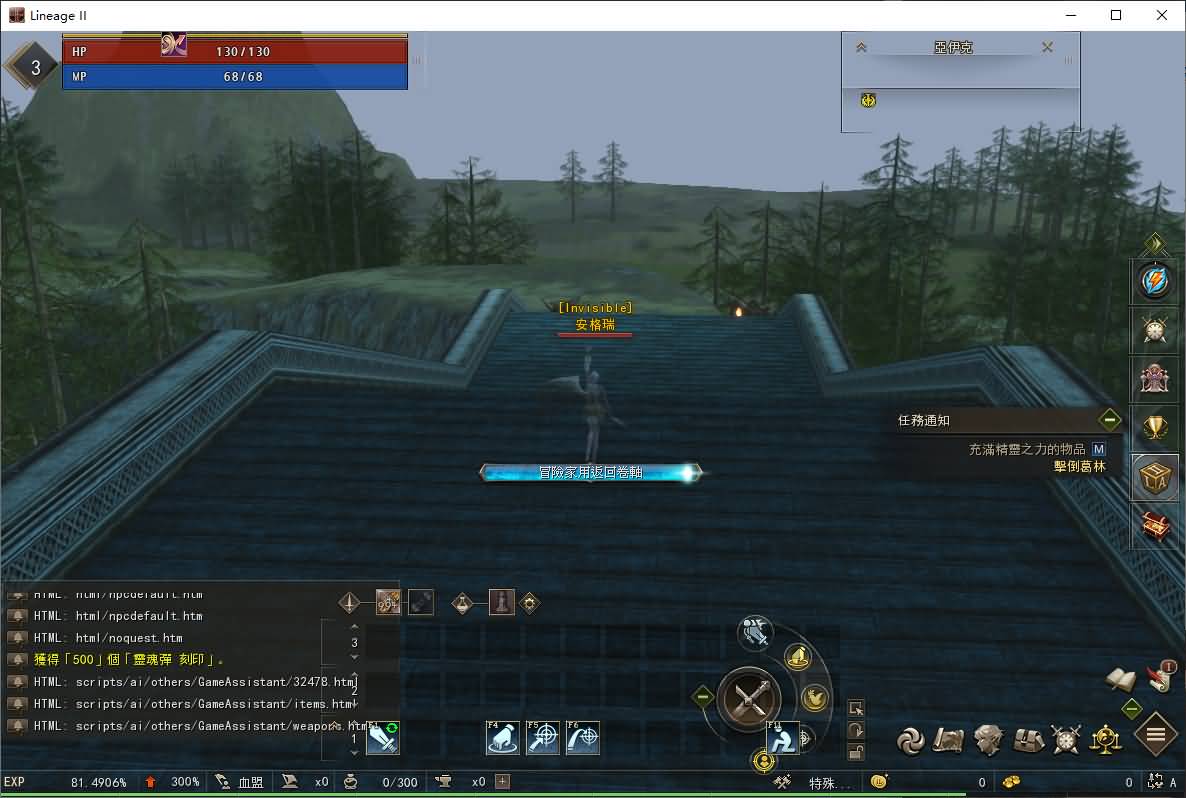Screen dimensions: 1186x798
Task: Maximize the Lineage II window
Action: (x=1116, y=15)
